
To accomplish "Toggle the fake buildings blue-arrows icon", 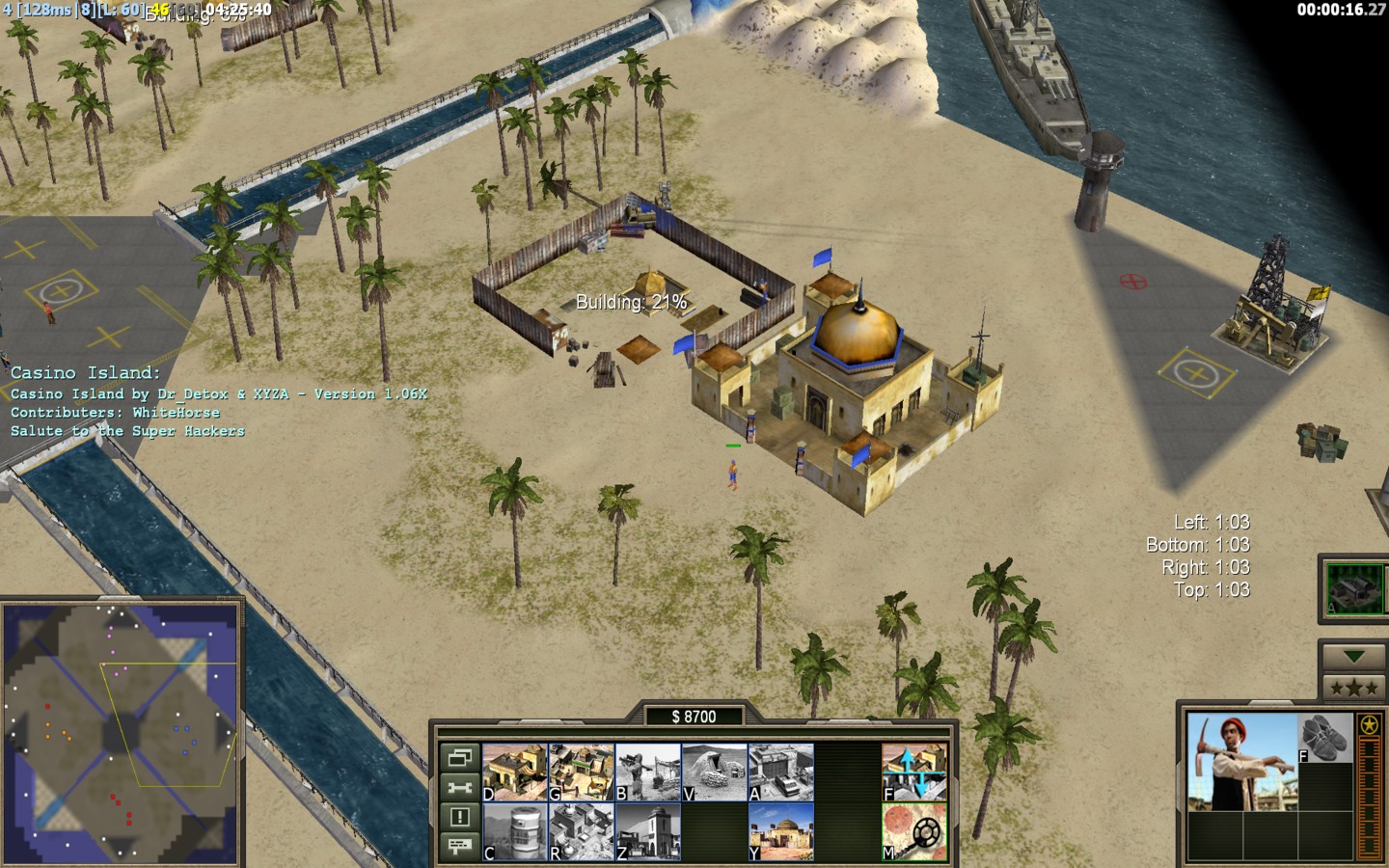I will [913, 772].
